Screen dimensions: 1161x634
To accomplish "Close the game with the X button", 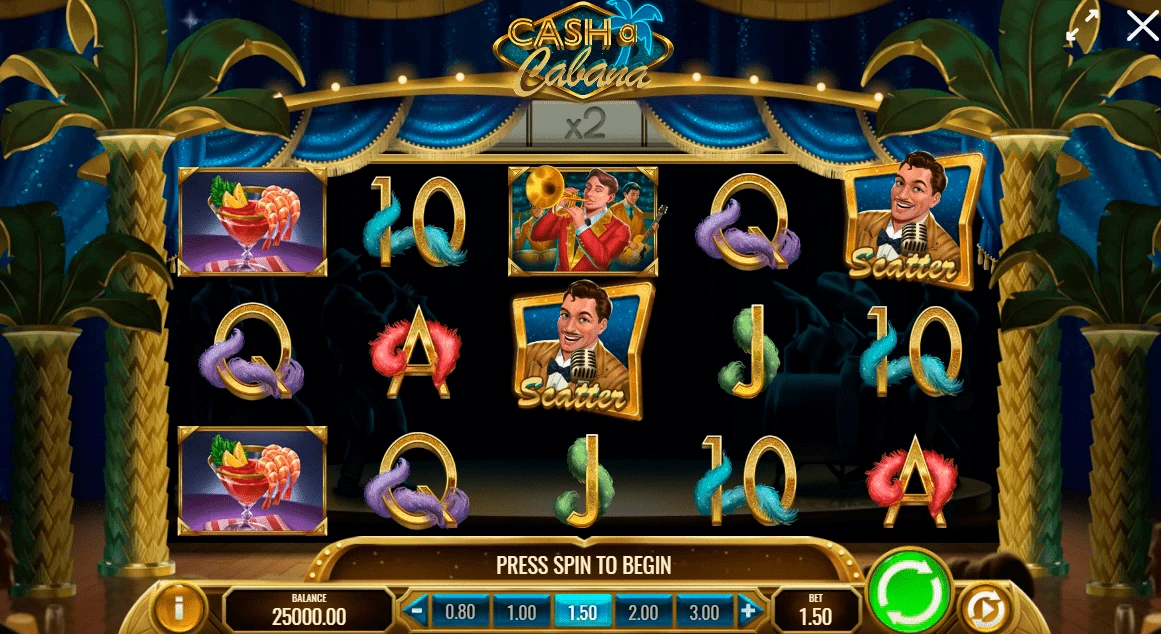I will [x=1141, y=26].
